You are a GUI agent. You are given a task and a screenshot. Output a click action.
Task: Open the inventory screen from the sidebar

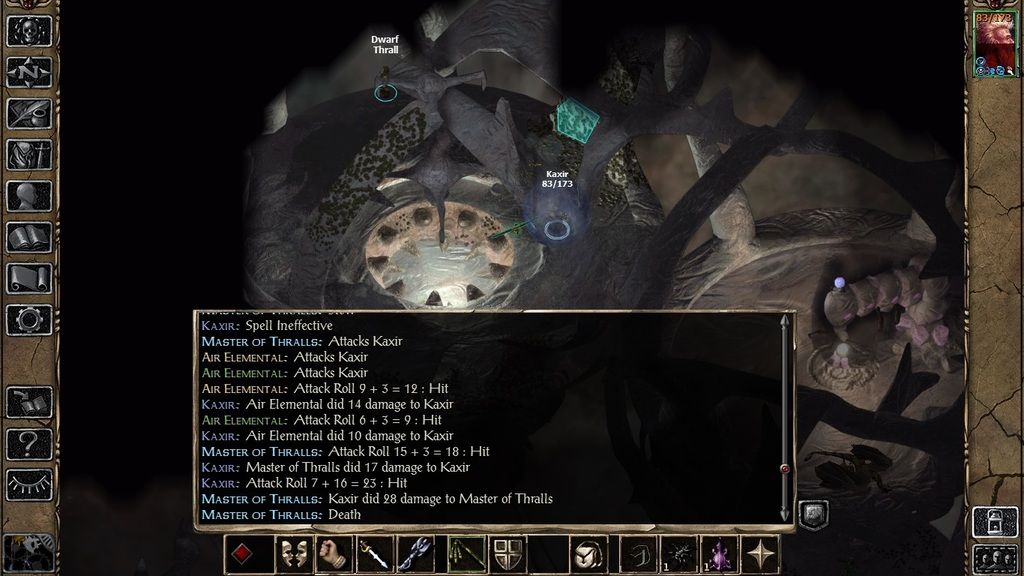tap(29, 154)
